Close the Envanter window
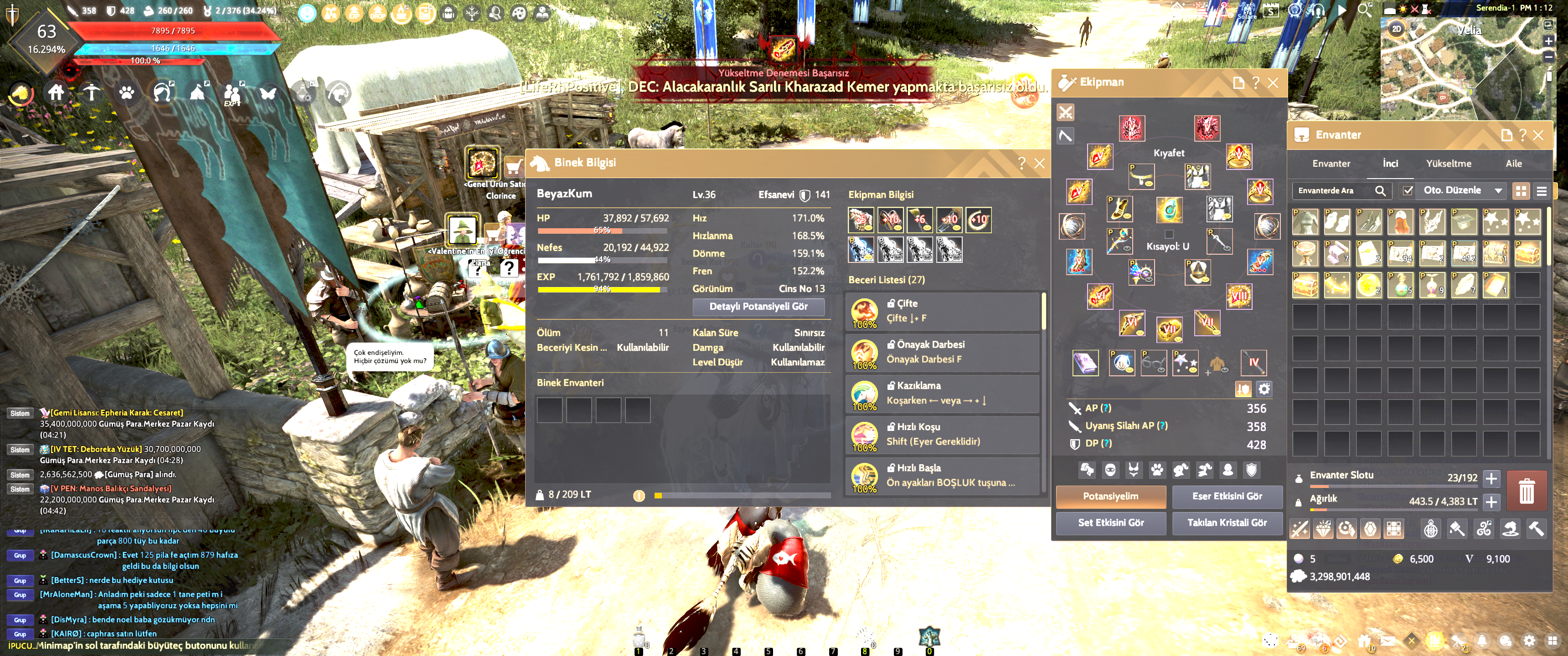Viewport: 1568px width, 656px height. tap(1538, 135)
